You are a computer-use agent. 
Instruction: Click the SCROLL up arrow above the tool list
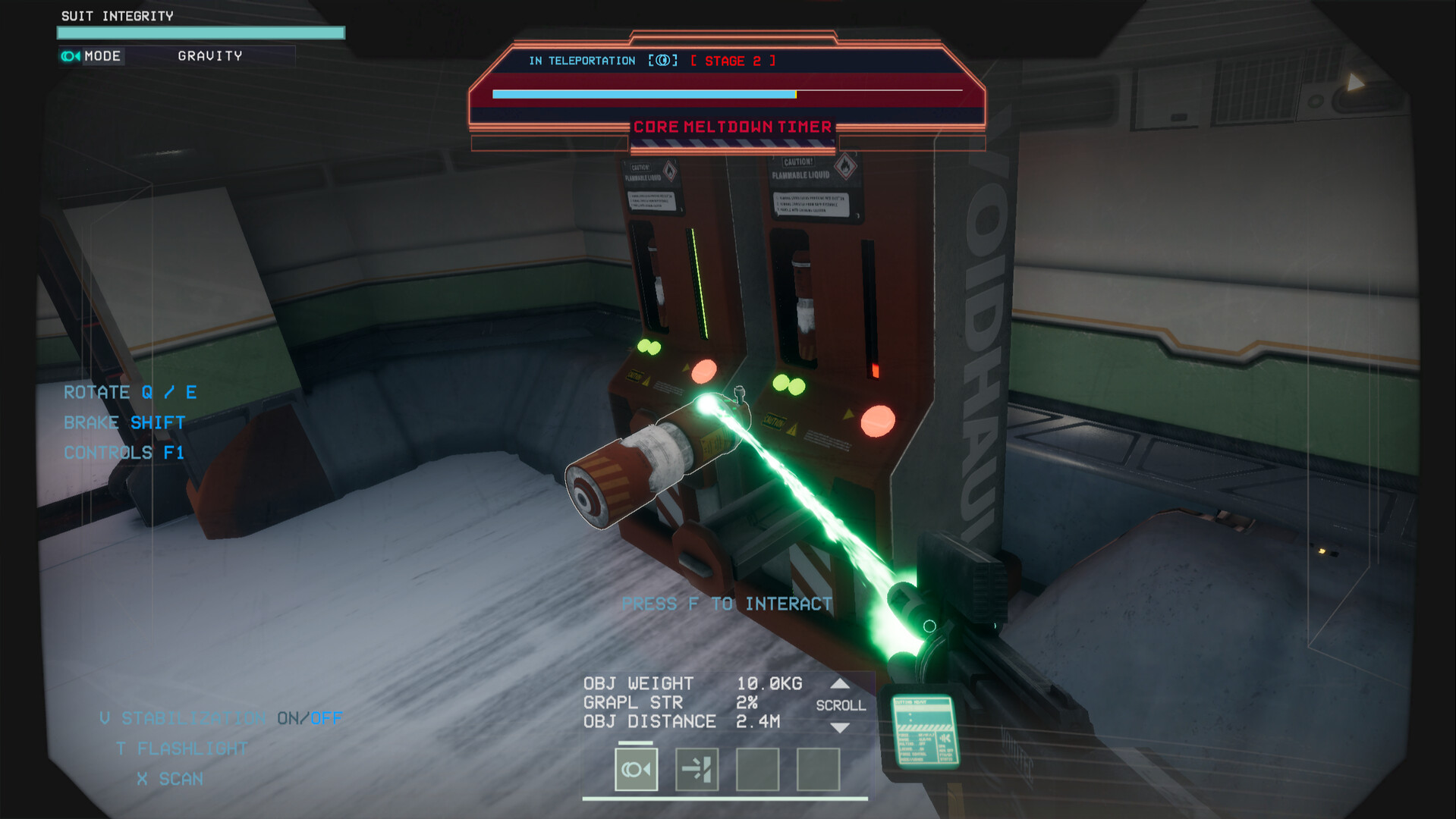839,682
